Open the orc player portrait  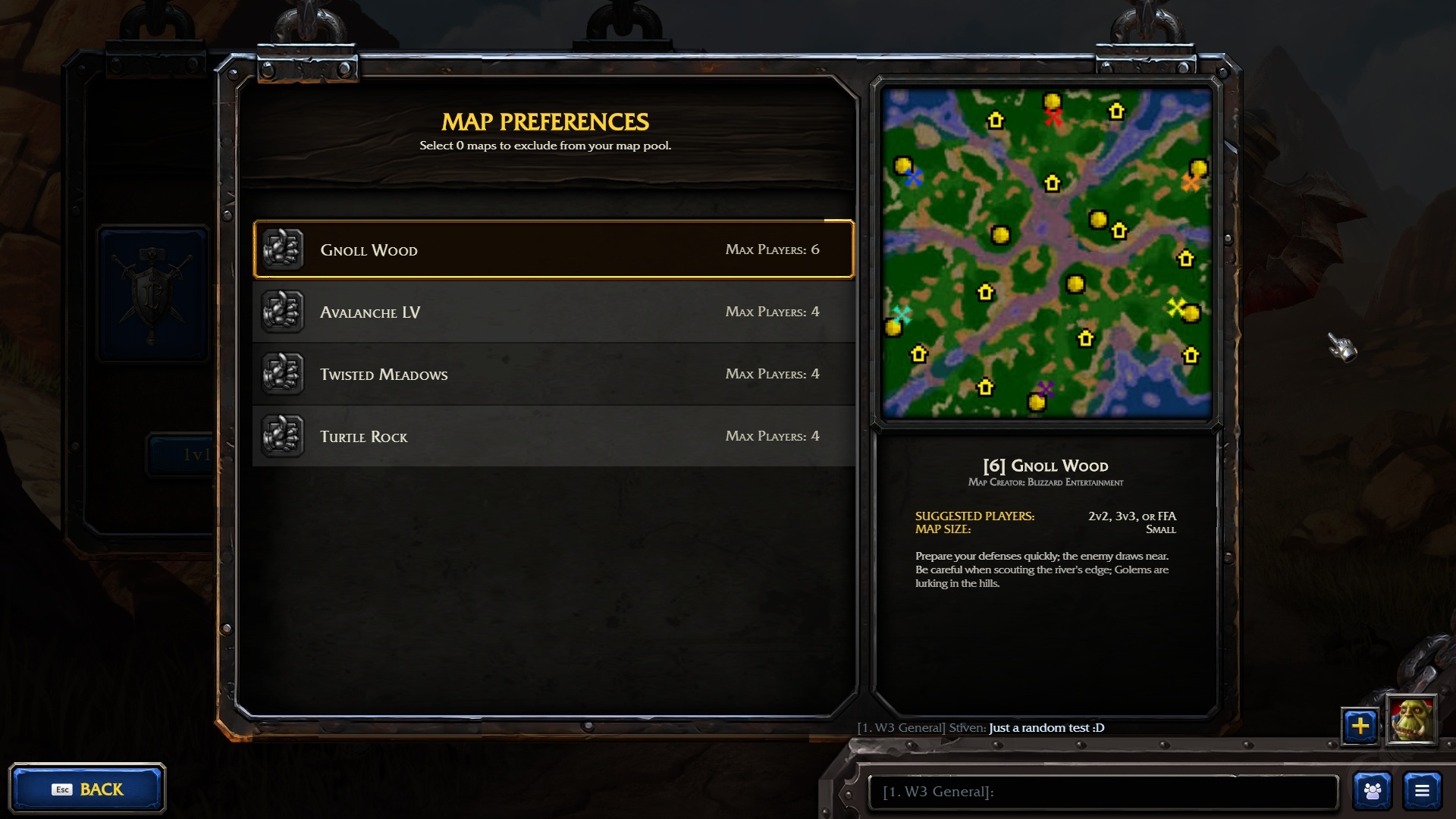(x=1411, y=720)
